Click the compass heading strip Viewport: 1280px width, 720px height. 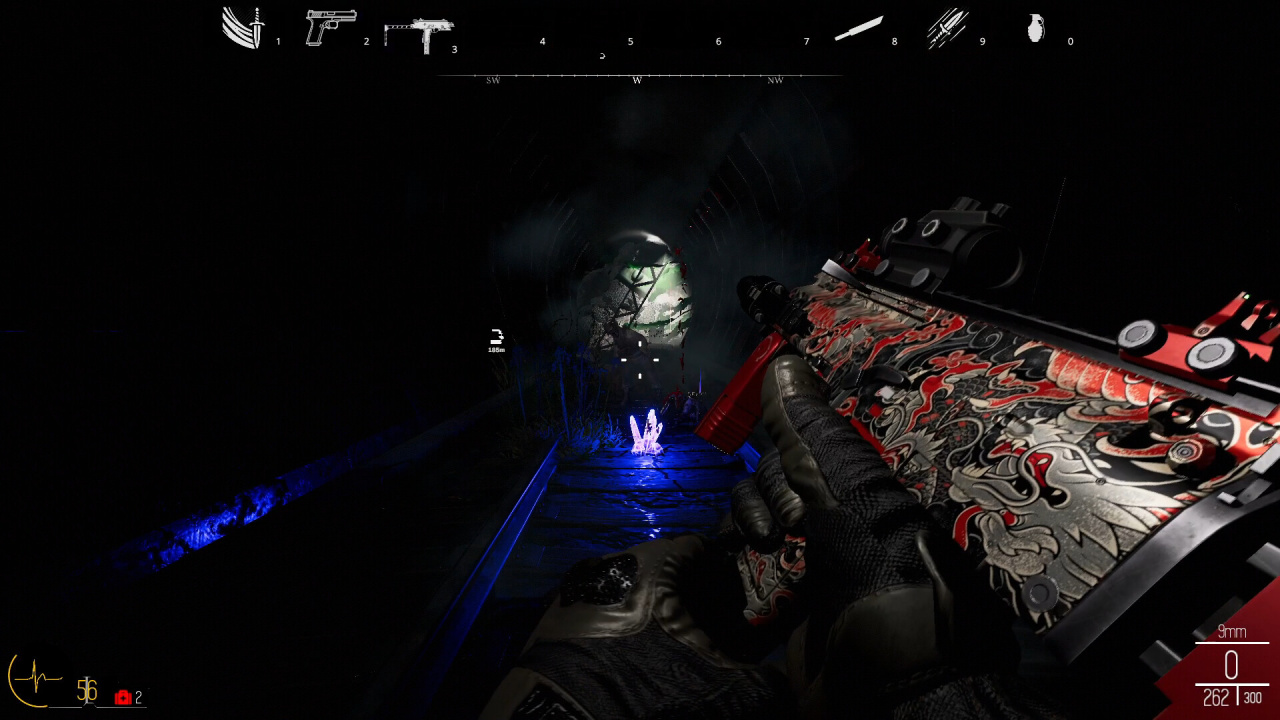coord(638,77)
